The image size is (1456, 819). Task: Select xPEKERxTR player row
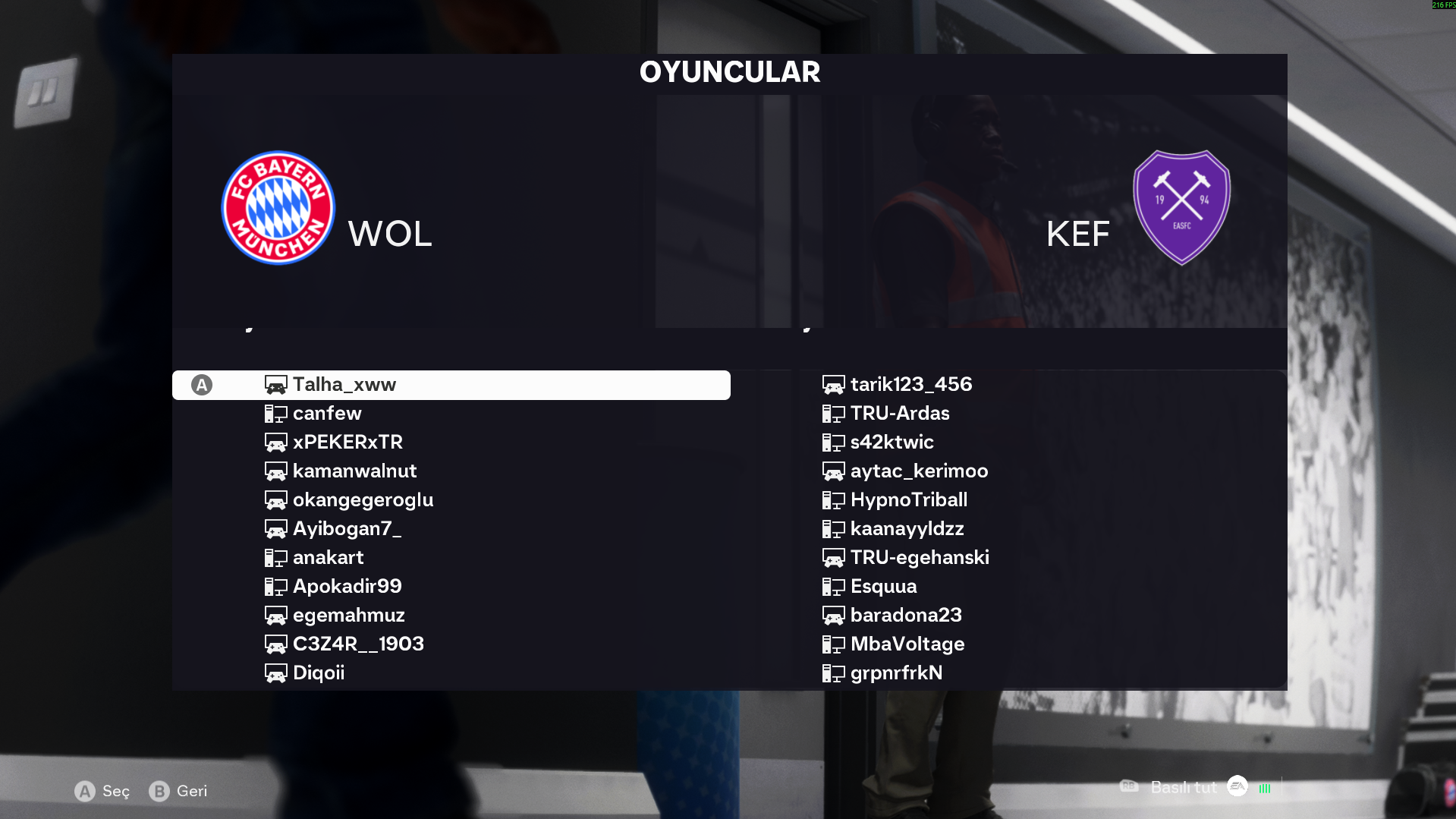347,443
